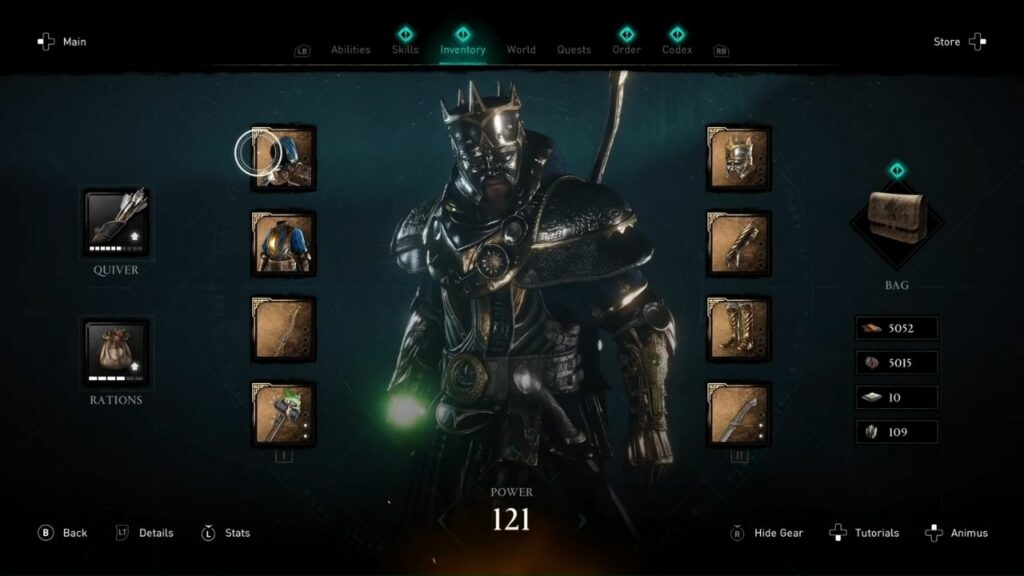Open the Skills tab

click(x=405, y=50)
